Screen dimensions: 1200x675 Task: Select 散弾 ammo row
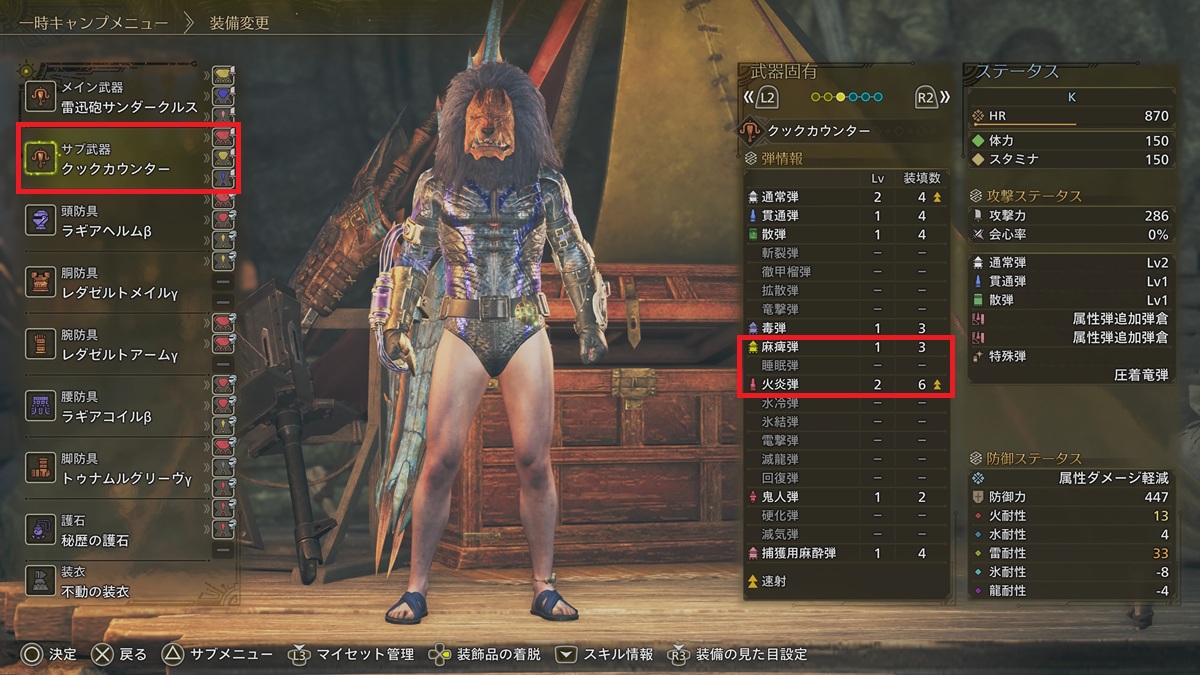tap(845, 234)
